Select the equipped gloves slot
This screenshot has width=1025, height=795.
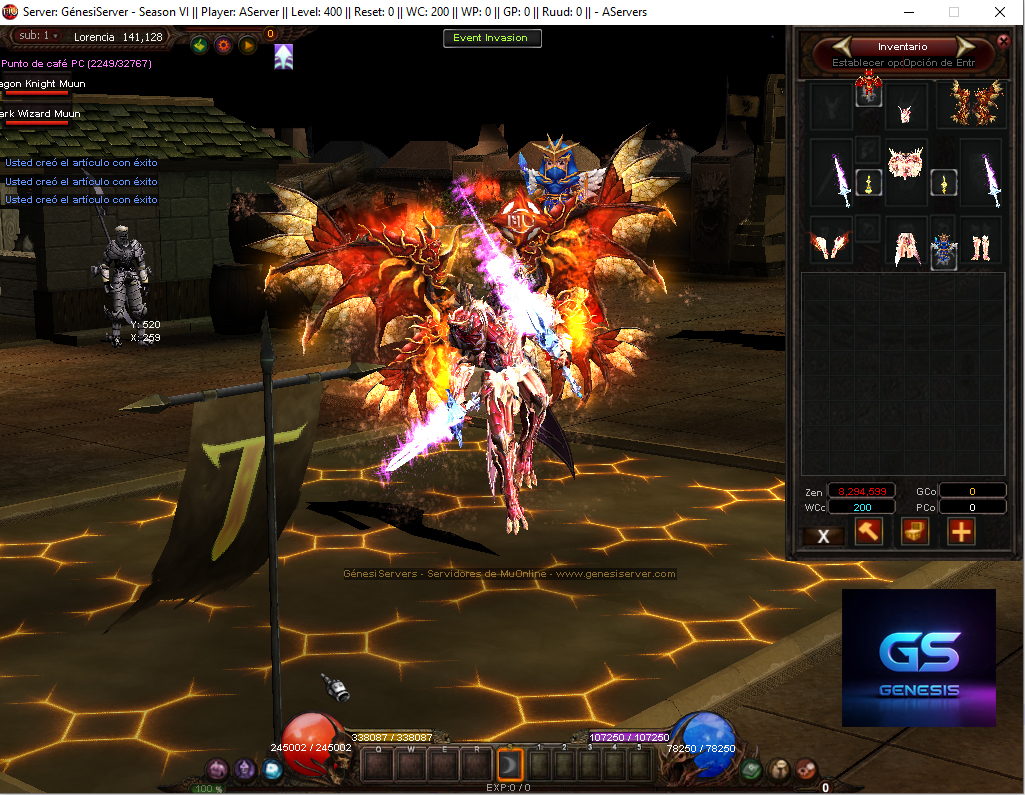point(829,245)
